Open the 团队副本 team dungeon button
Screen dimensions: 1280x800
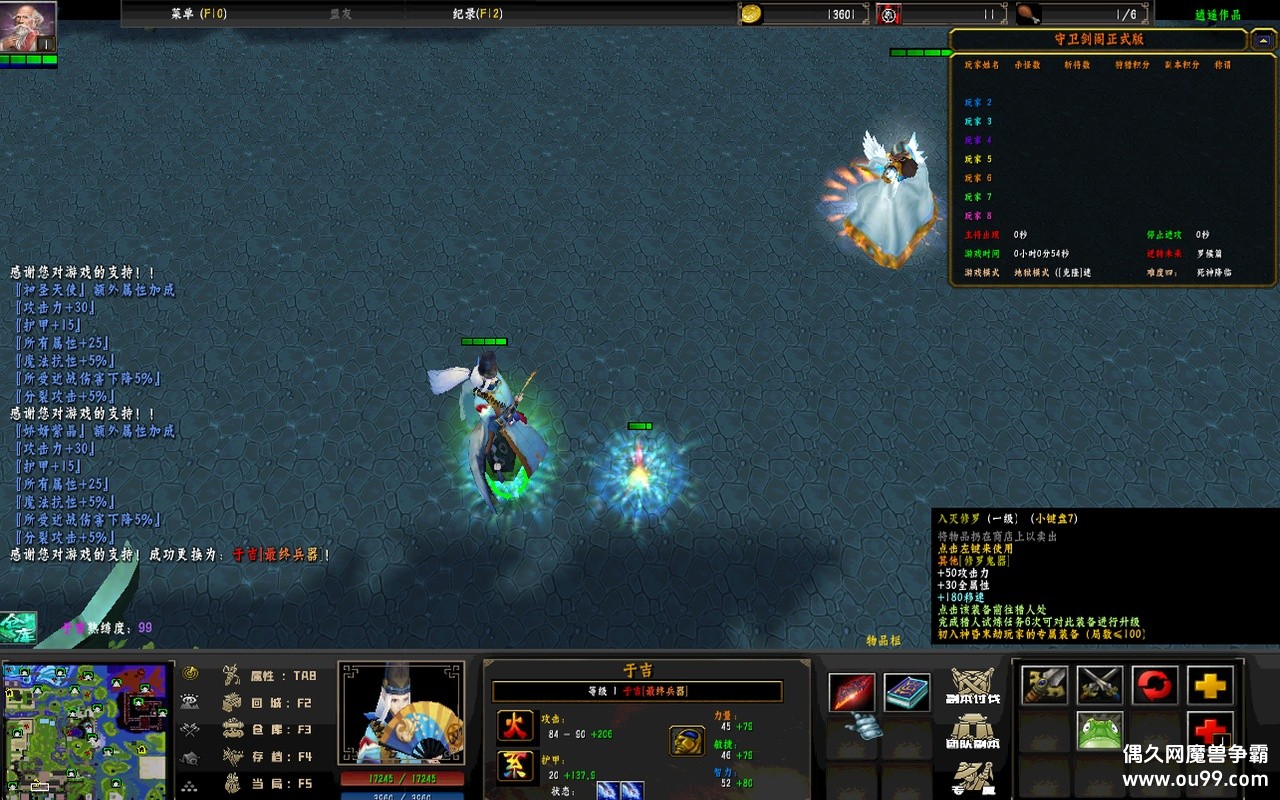pyautogui.click(x=974, y=732)
